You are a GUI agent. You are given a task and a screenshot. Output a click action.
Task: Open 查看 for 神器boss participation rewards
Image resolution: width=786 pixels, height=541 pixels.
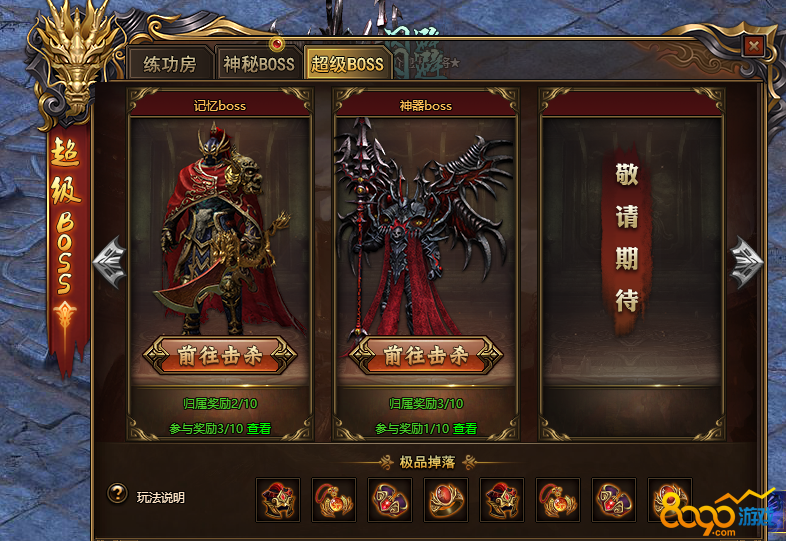tap(465, 428)
